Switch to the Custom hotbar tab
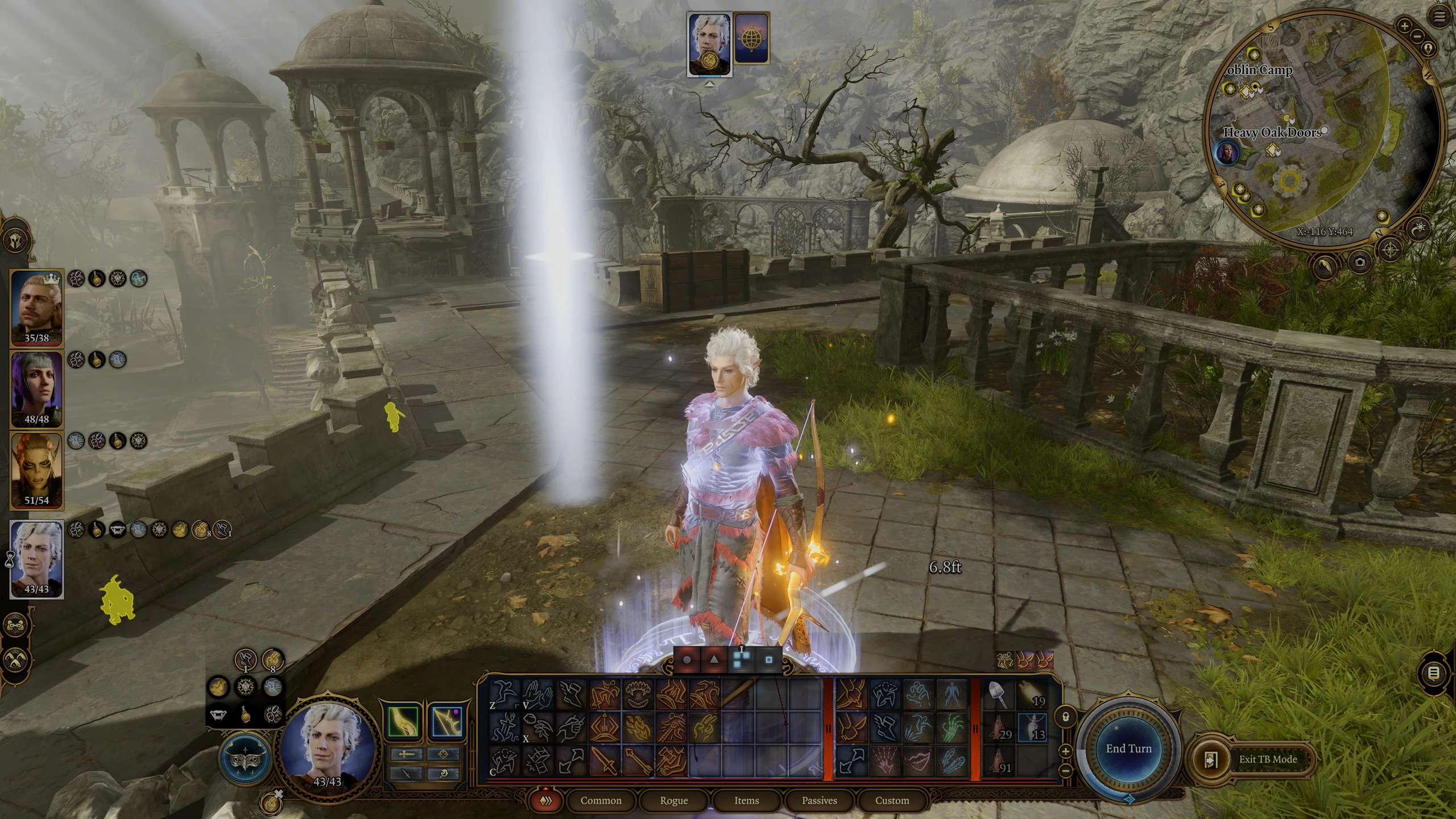1456x819 pixels. click(892, 800)
